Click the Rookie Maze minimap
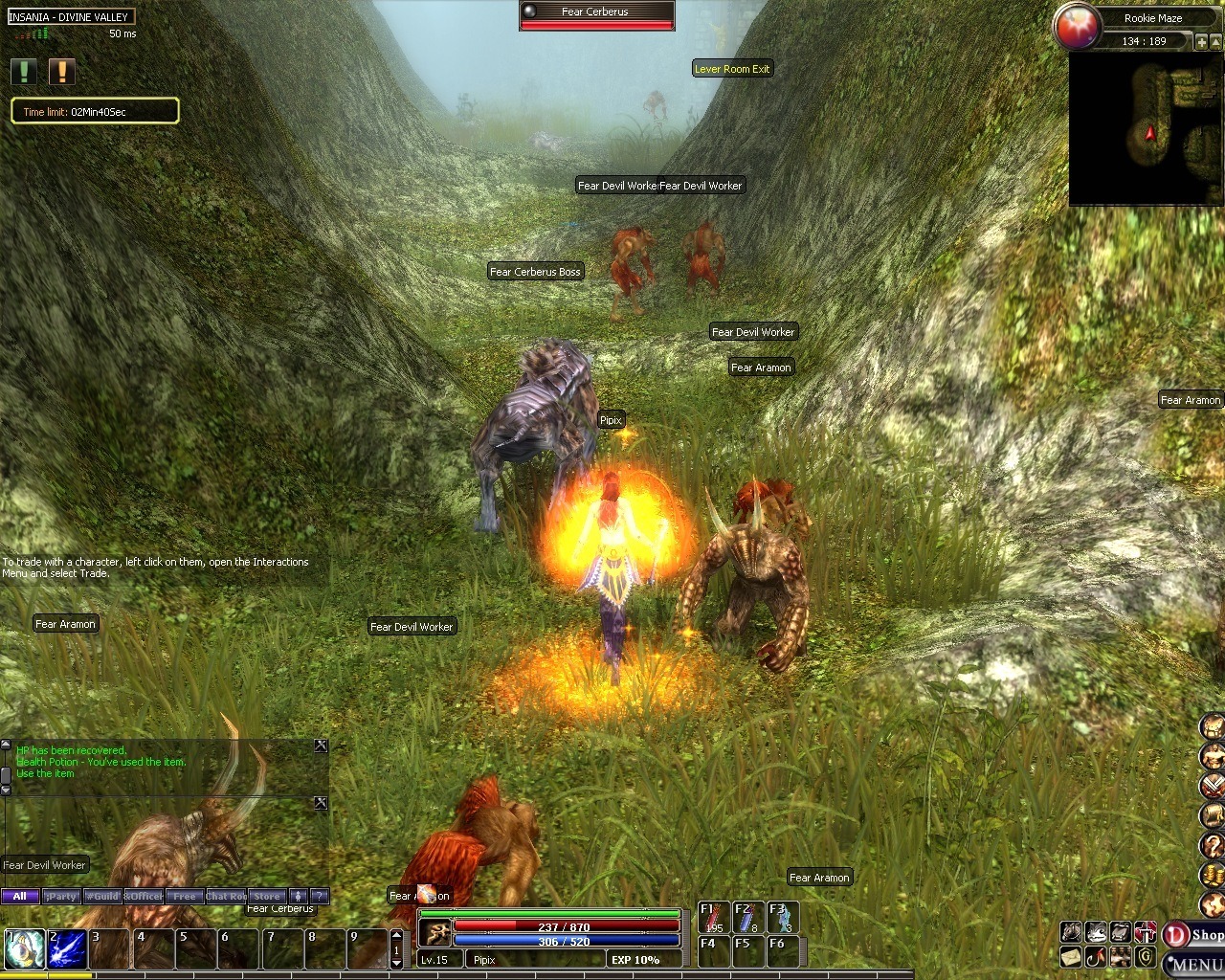This screenshot has height=980, width=1225. pyautogui.click(x=1146, y=129)
